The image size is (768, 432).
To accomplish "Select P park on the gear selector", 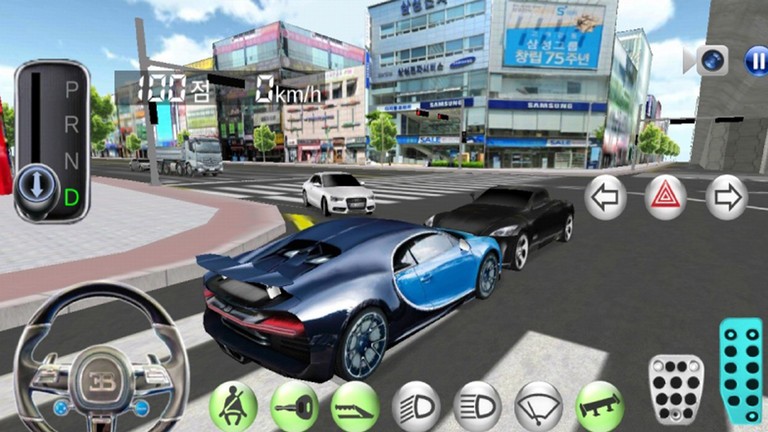I will [72, 88].
